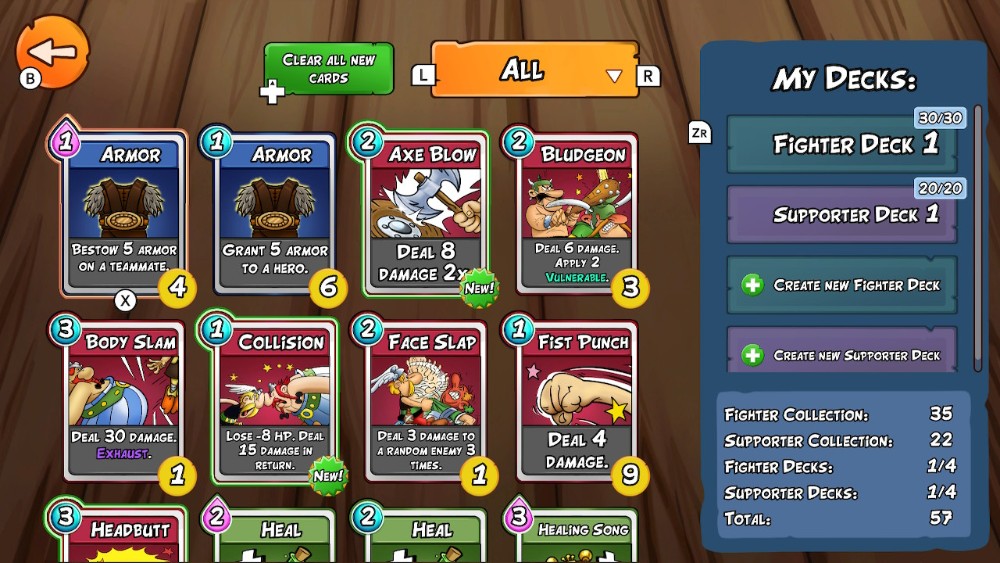Image resolution: width=1000 pixels, height=563 pixels.
Task: Select the Axe Blow card
Action: (x=426, y=213)
